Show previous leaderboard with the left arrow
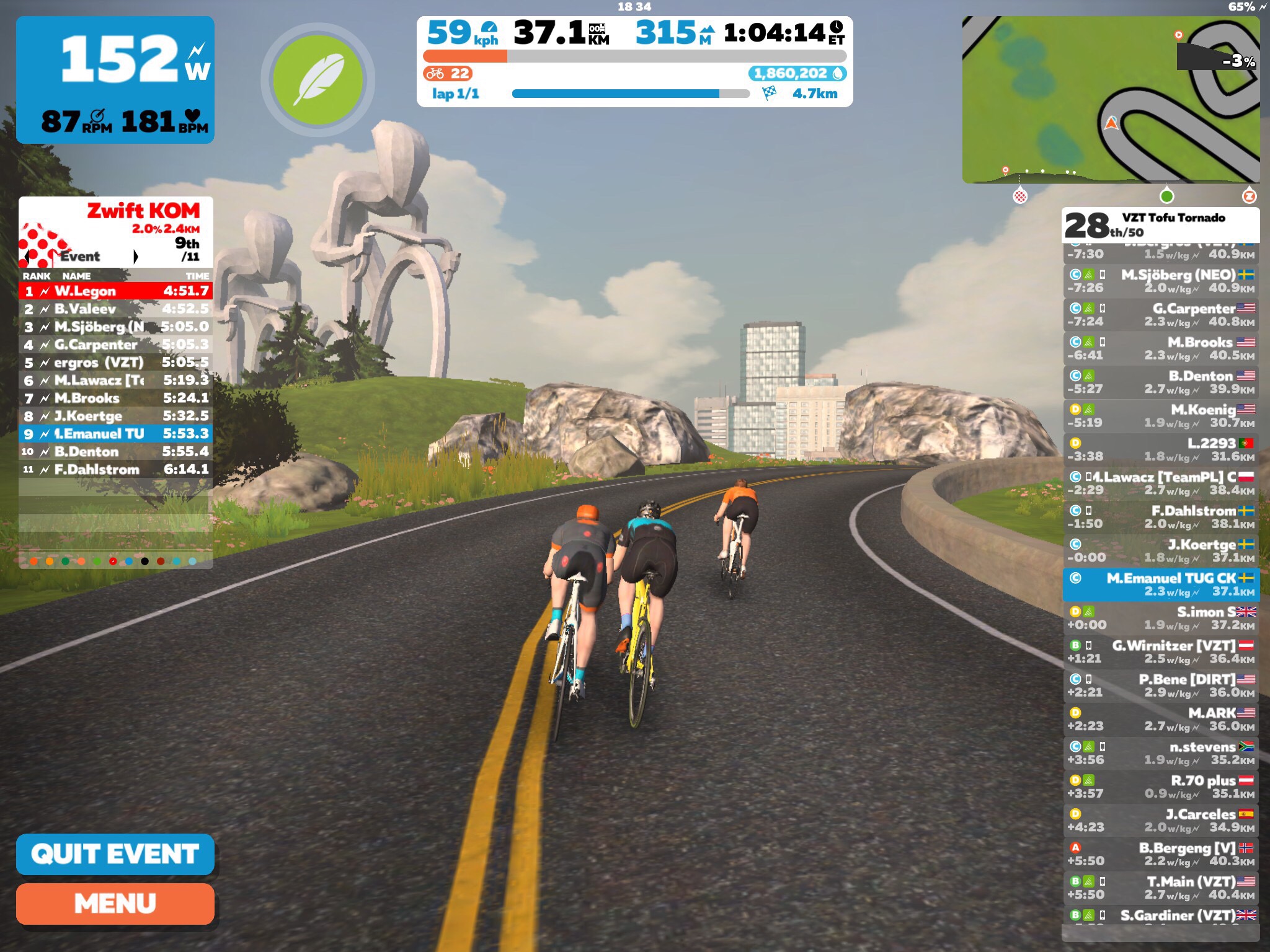 click(26, 257)
